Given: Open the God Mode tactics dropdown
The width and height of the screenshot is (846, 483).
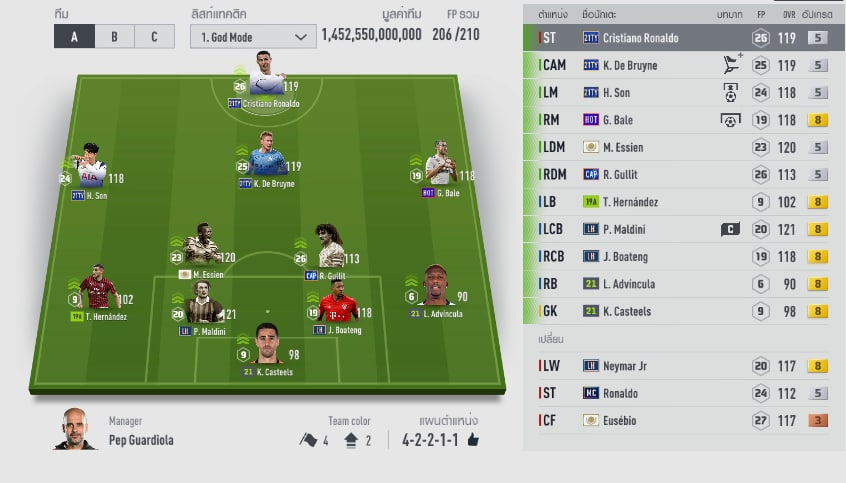Looking at the screenshot, I should click(251, 37).
